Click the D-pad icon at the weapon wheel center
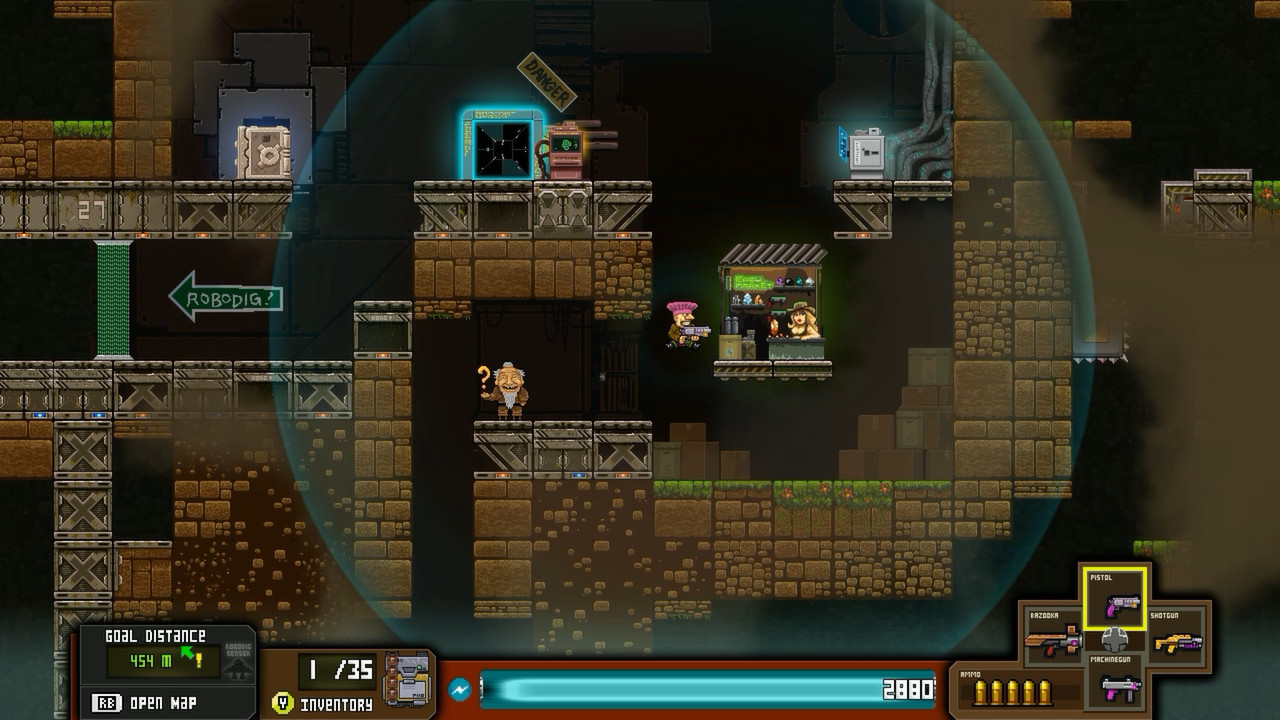The image size is (1280, 720). [1114, 641]
